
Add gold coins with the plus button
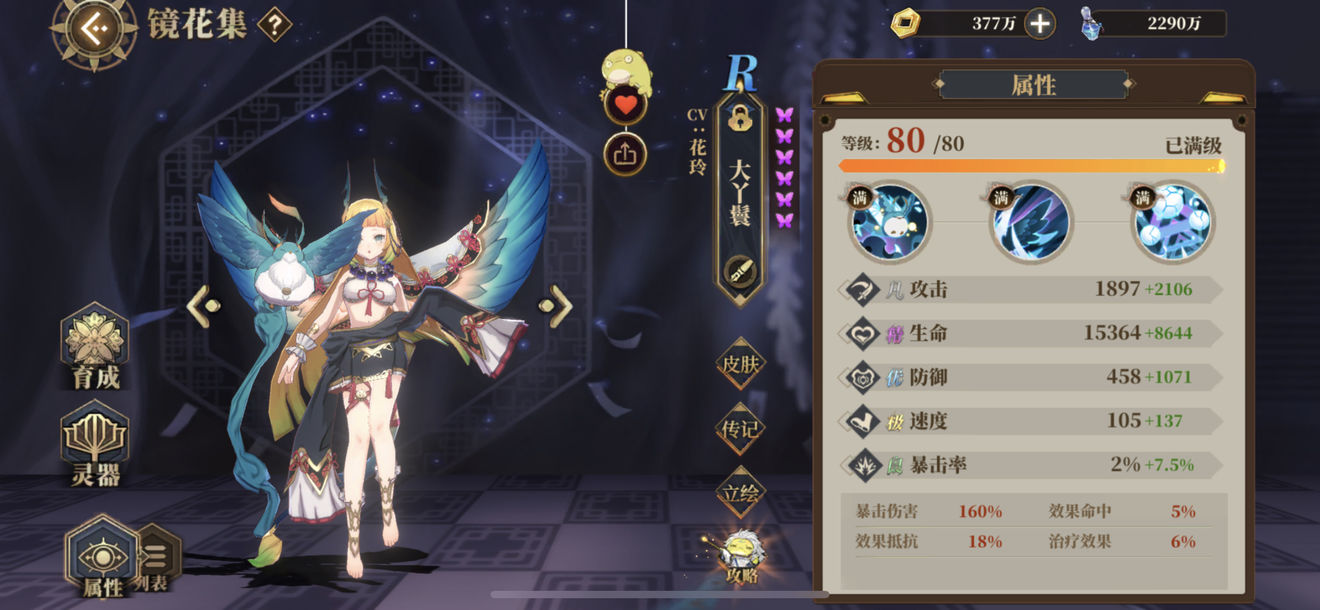tap(1040, 23)
